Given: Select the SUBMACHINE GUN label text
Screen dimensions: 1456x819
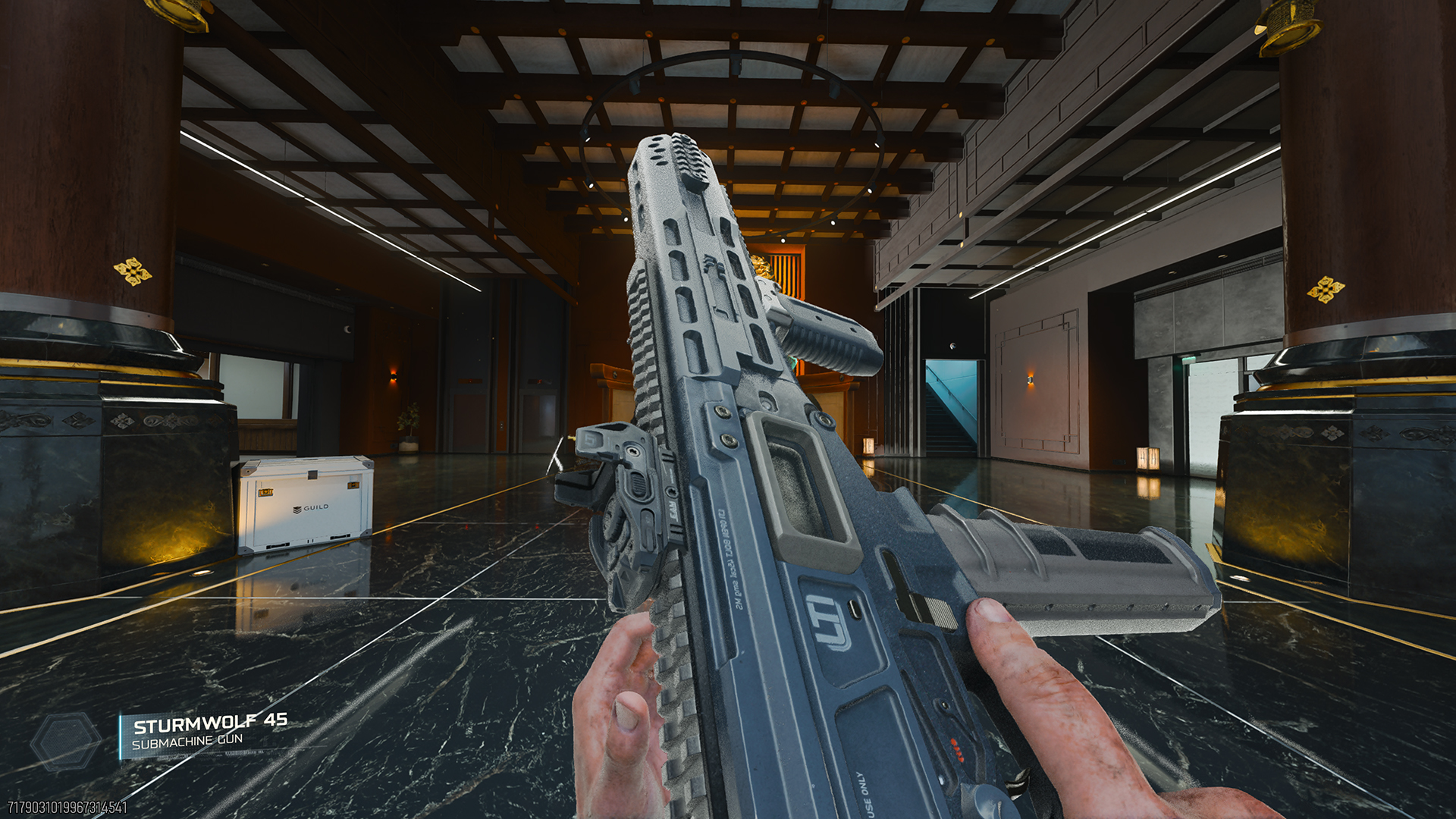Looking at the screenshot, I should (187, 742).
